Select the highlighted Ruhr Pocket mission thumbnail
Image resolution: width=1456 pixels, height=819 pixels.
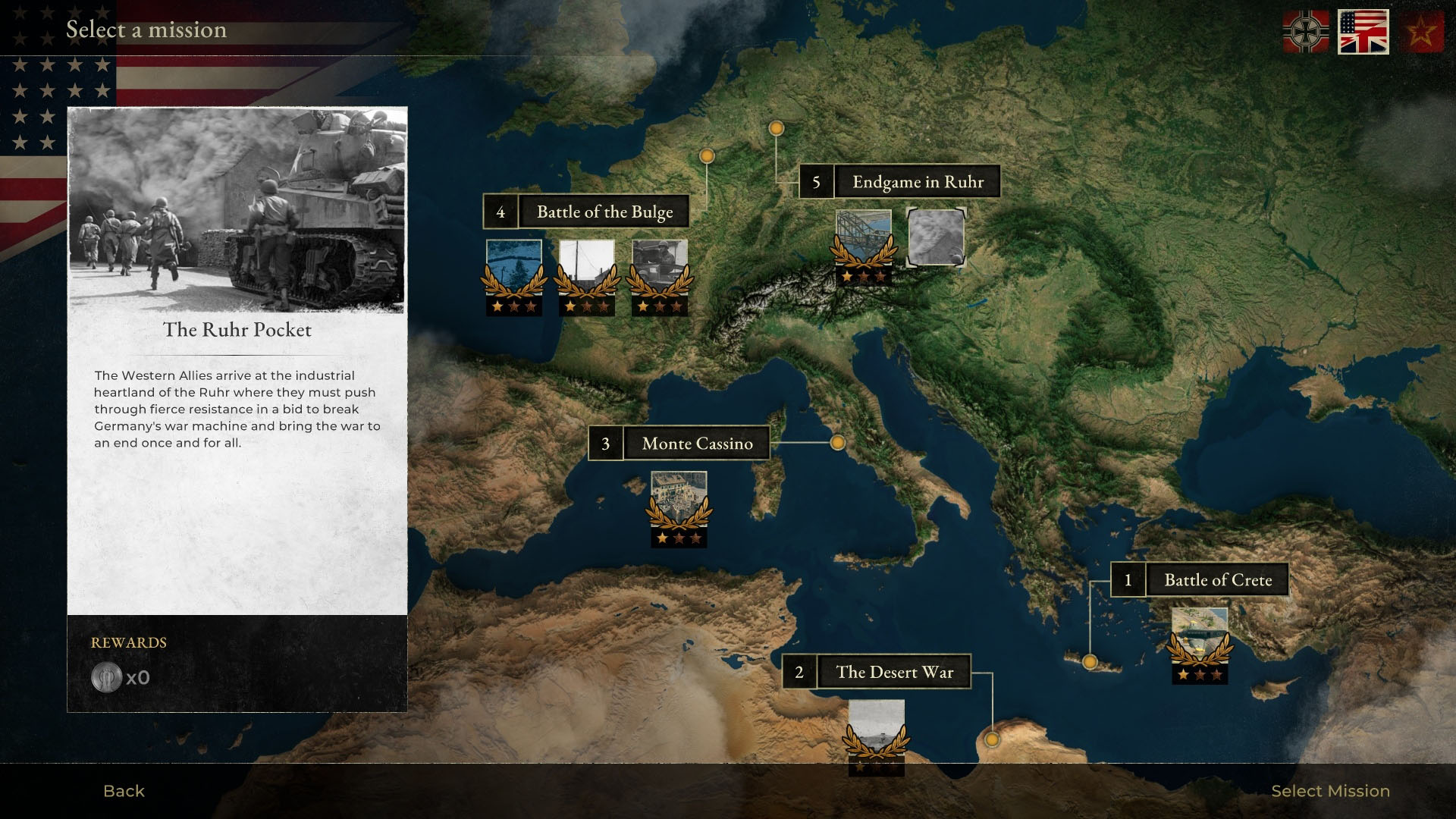[937, 238]
